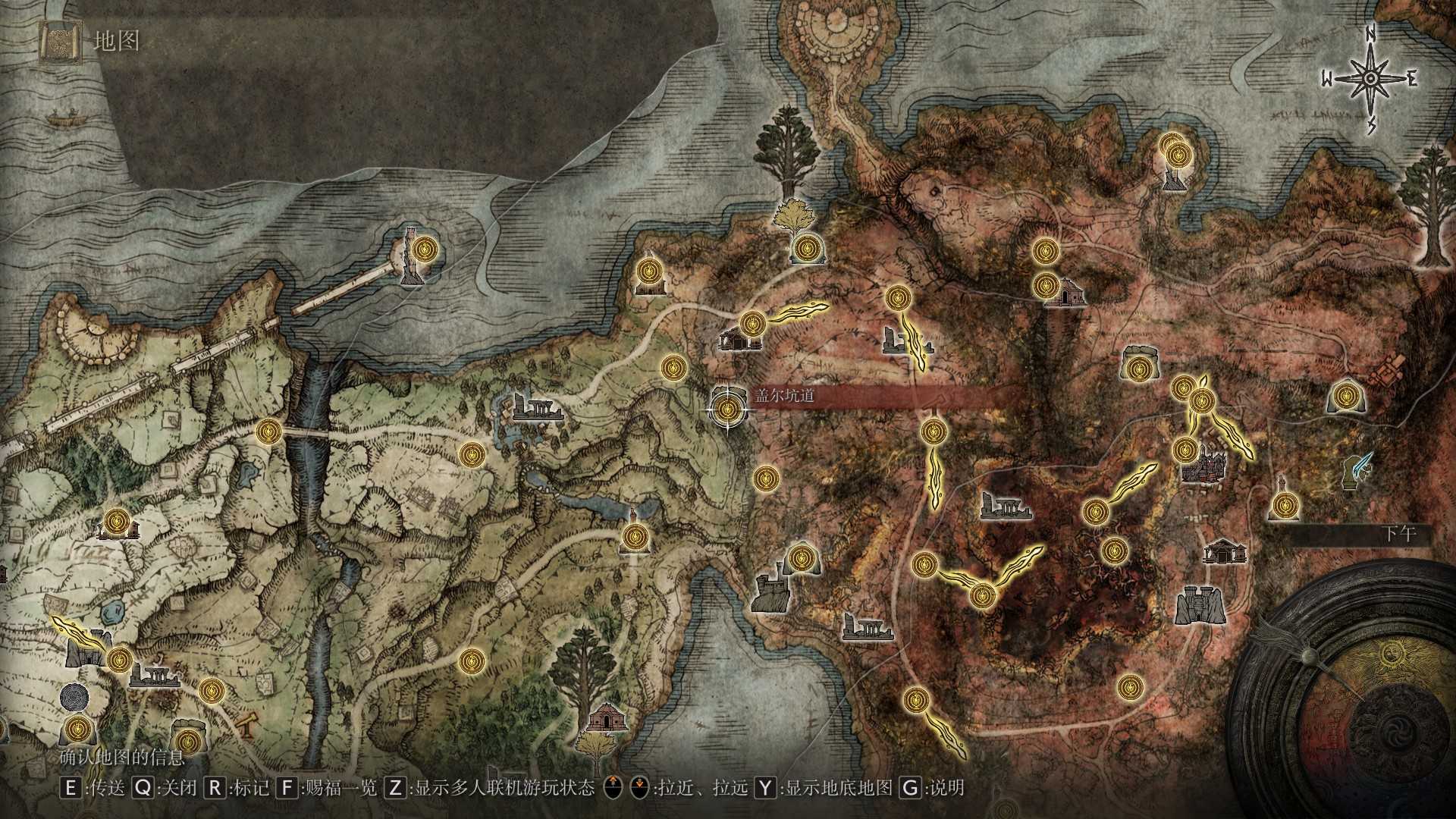Image resolution: width=1456 pixels, height=819 pixels.
Task: Select the round stone seal map icon
Action: click(x=74, y=697)
